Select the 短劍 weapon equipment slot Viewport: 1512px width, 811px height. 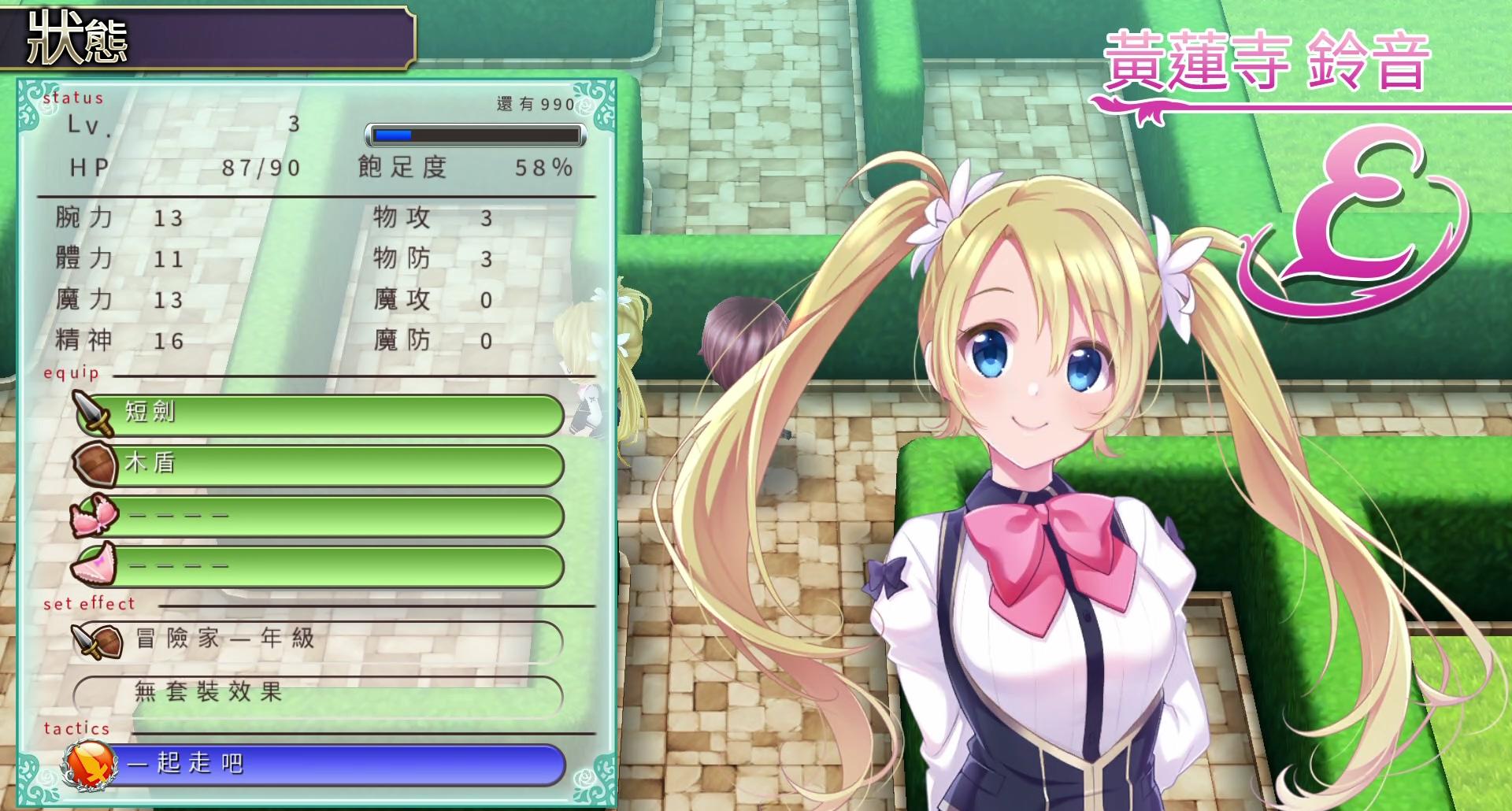319,414
